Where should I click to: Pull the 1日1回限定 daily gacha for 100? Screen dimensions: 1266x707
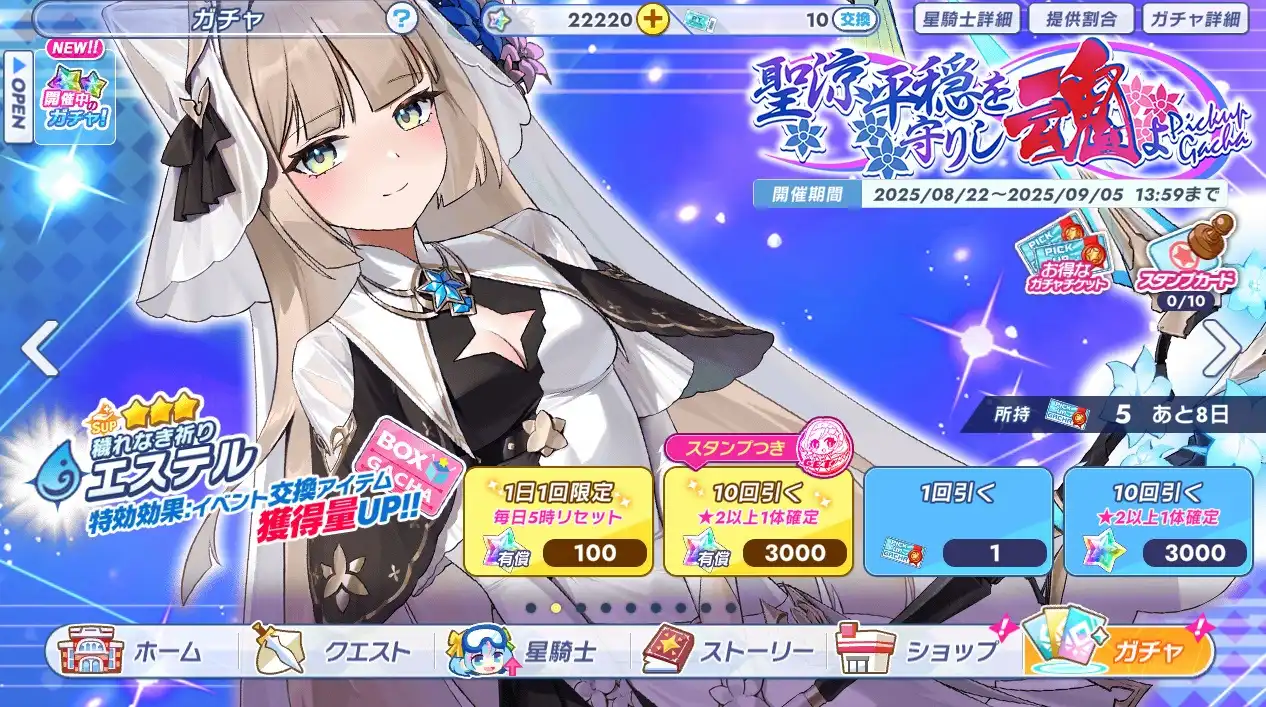558,522
